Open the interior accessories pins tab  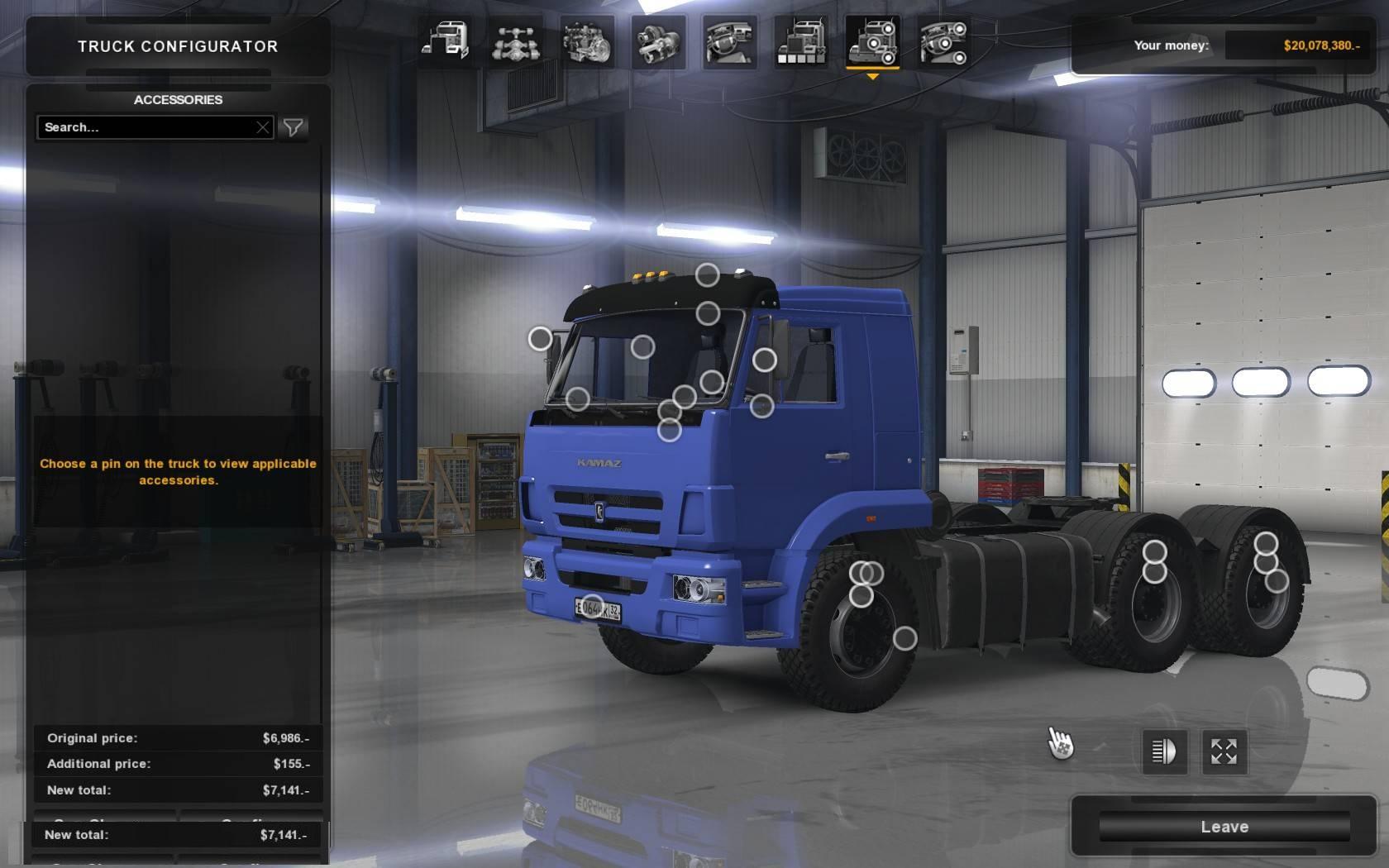click(943, 42)
